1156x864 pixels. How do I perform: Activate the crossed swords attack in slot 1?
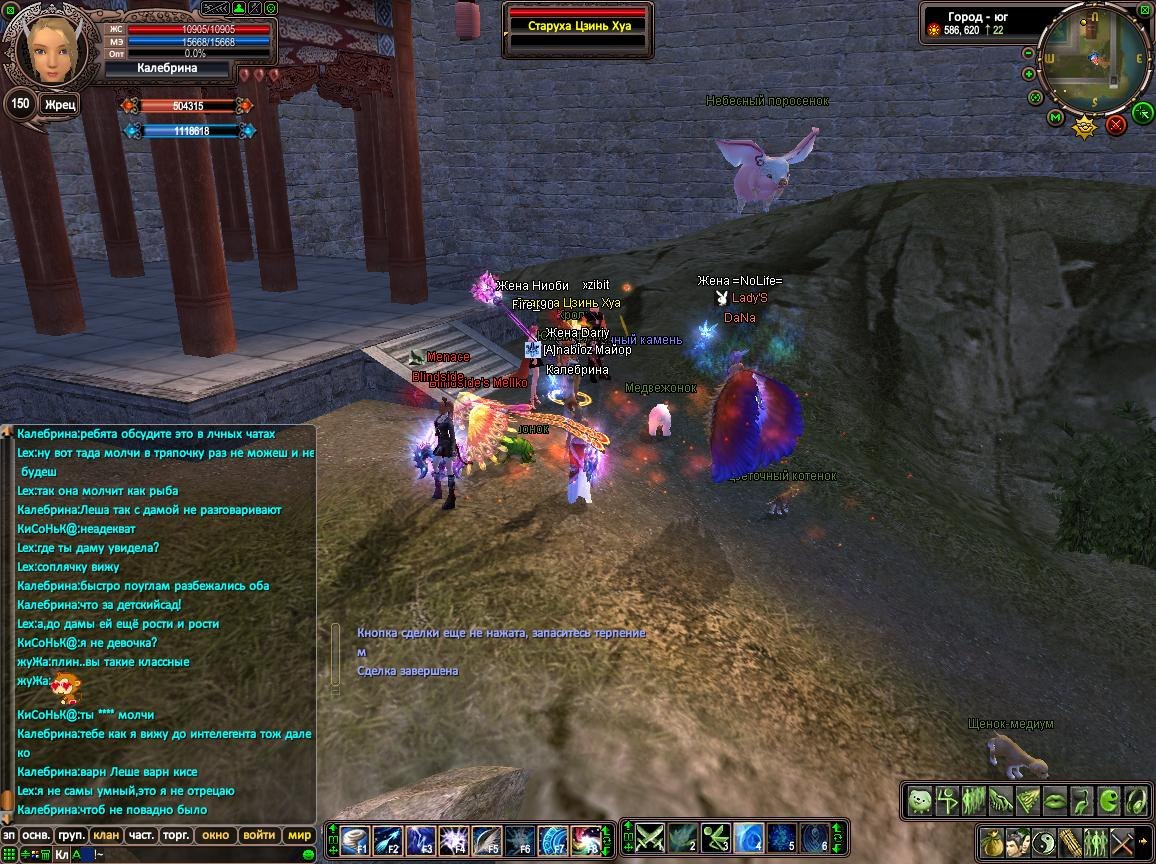pos(650,837)
